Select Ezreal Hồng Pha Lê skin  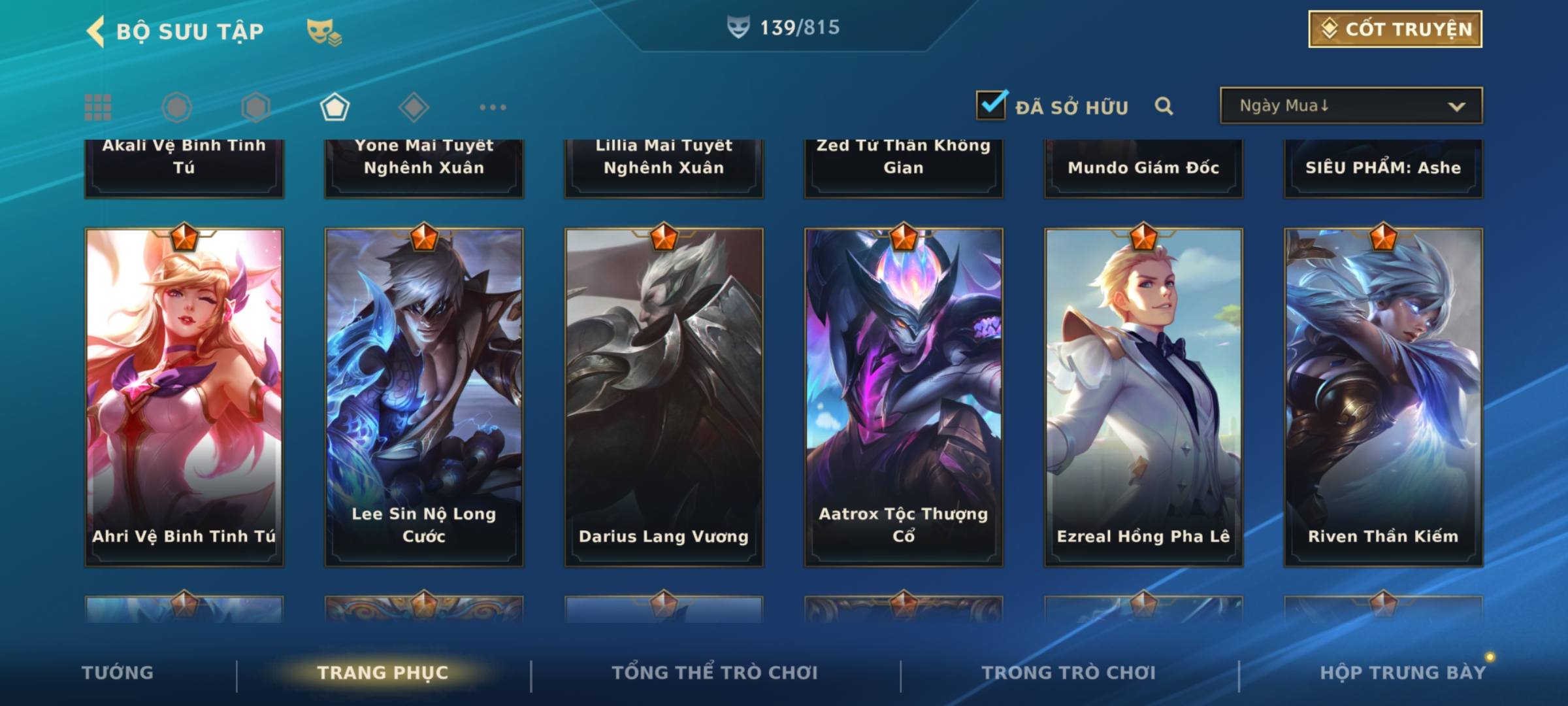tap(1143, 396)
